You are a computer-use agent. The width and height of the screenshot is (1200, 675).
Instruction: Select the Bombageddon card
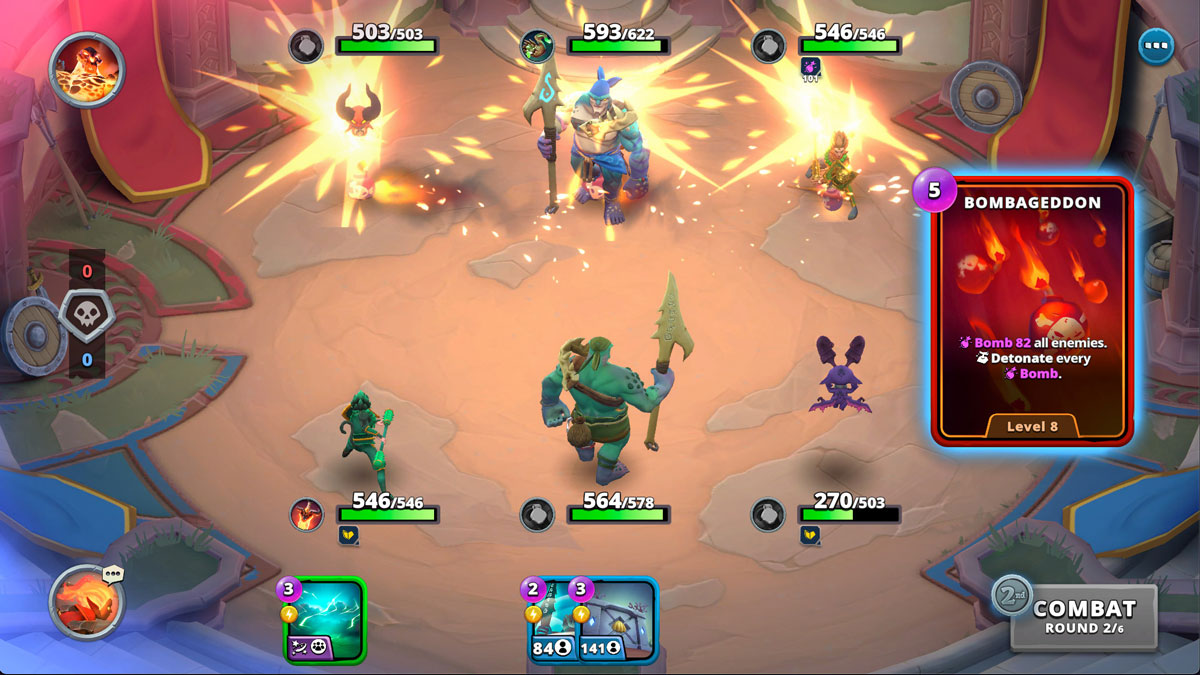pyautogui.click(x=1031, y=311)
